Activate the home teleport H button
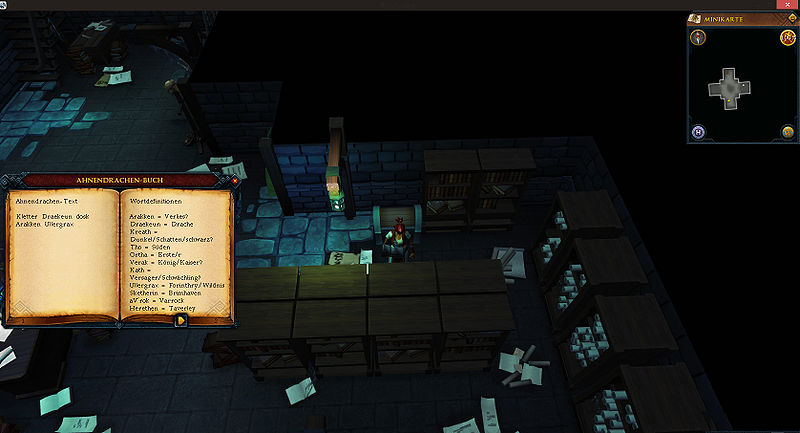 tap(698, 132)
